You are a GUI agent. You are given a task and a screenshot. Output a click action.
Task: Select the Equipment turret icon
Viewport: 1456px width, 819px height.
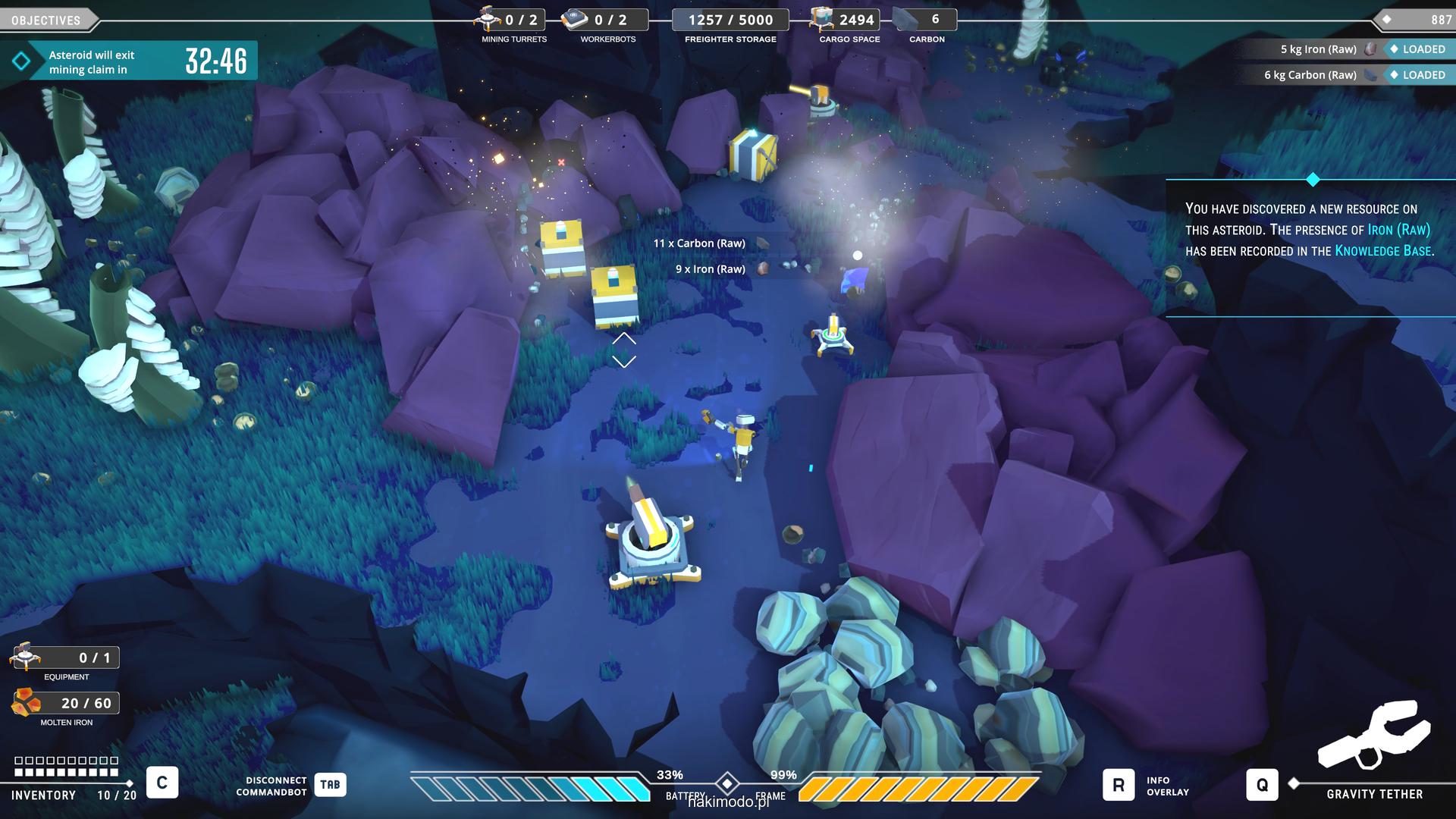26,657
